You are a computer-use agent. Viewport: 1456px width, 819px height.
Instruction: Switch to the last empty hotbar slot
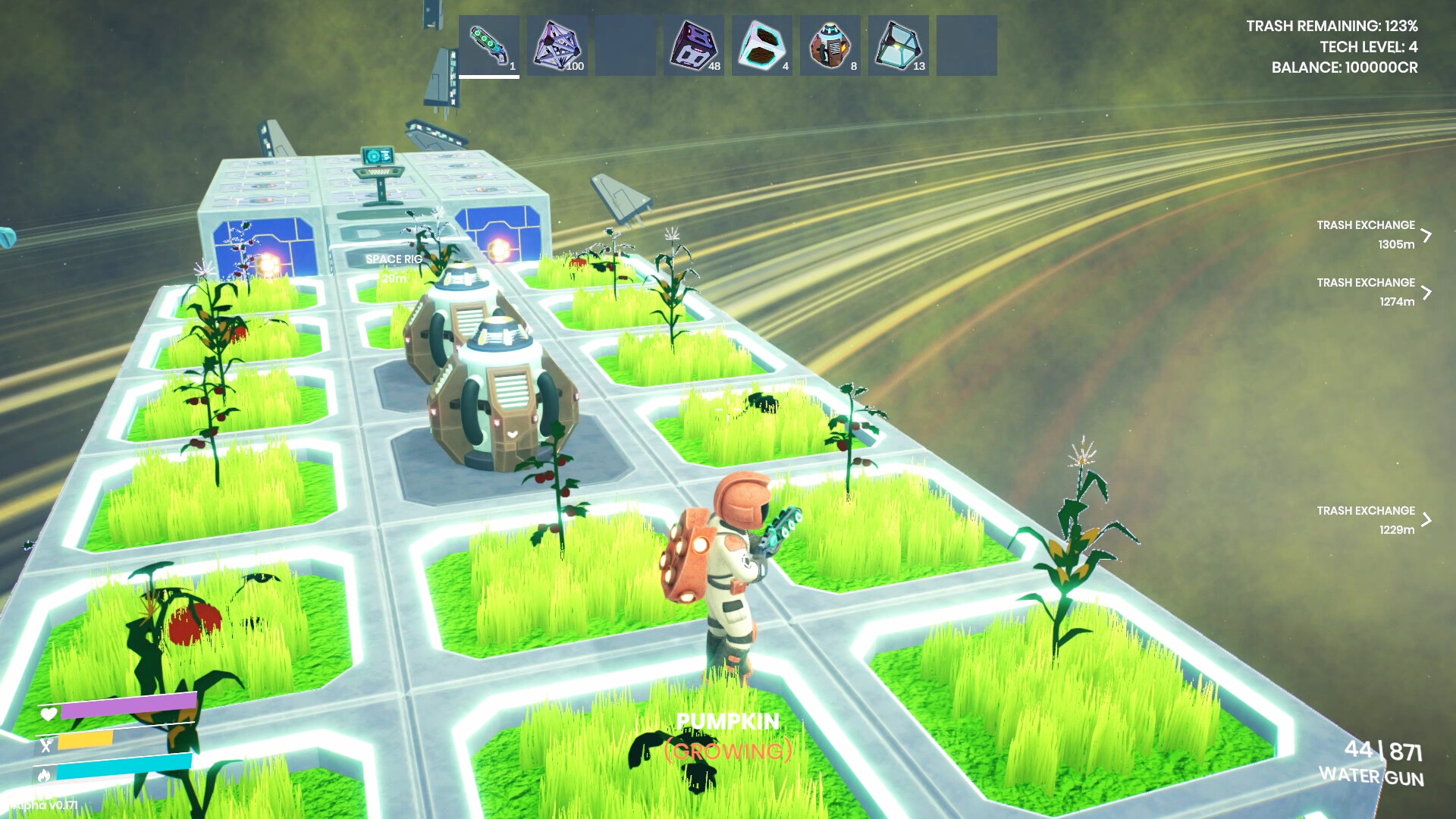[x=966, y=44]
